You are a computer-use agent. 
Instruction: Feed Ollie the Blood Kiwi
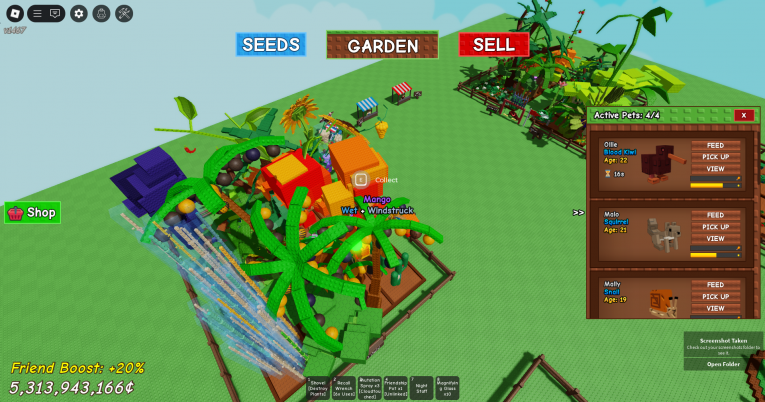click(715, 146)
